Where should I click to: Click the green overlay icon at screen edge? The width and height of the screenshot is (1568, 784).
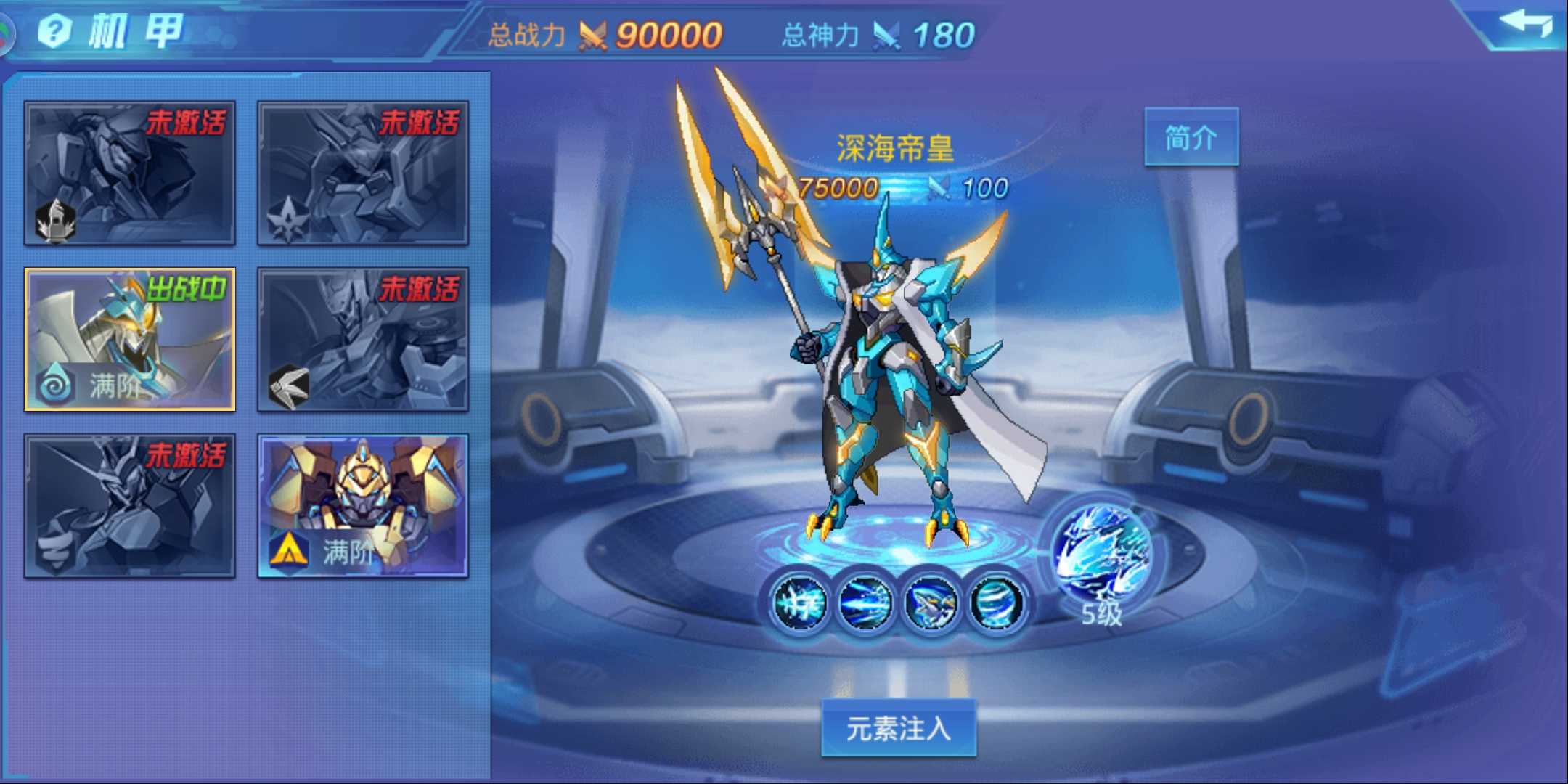[6, 33]
